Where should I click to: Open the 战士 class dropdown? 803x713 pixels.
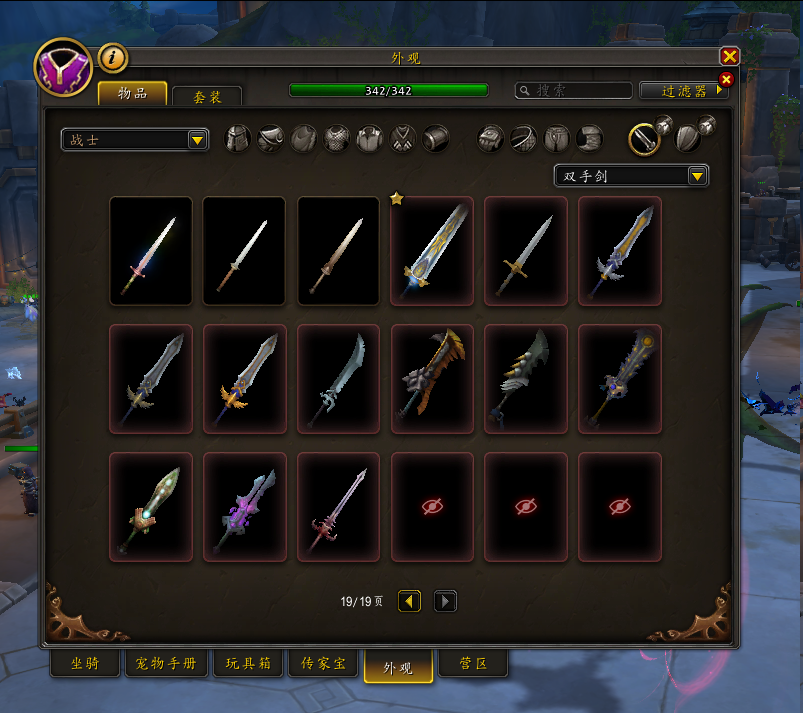(x=135, y=140)
